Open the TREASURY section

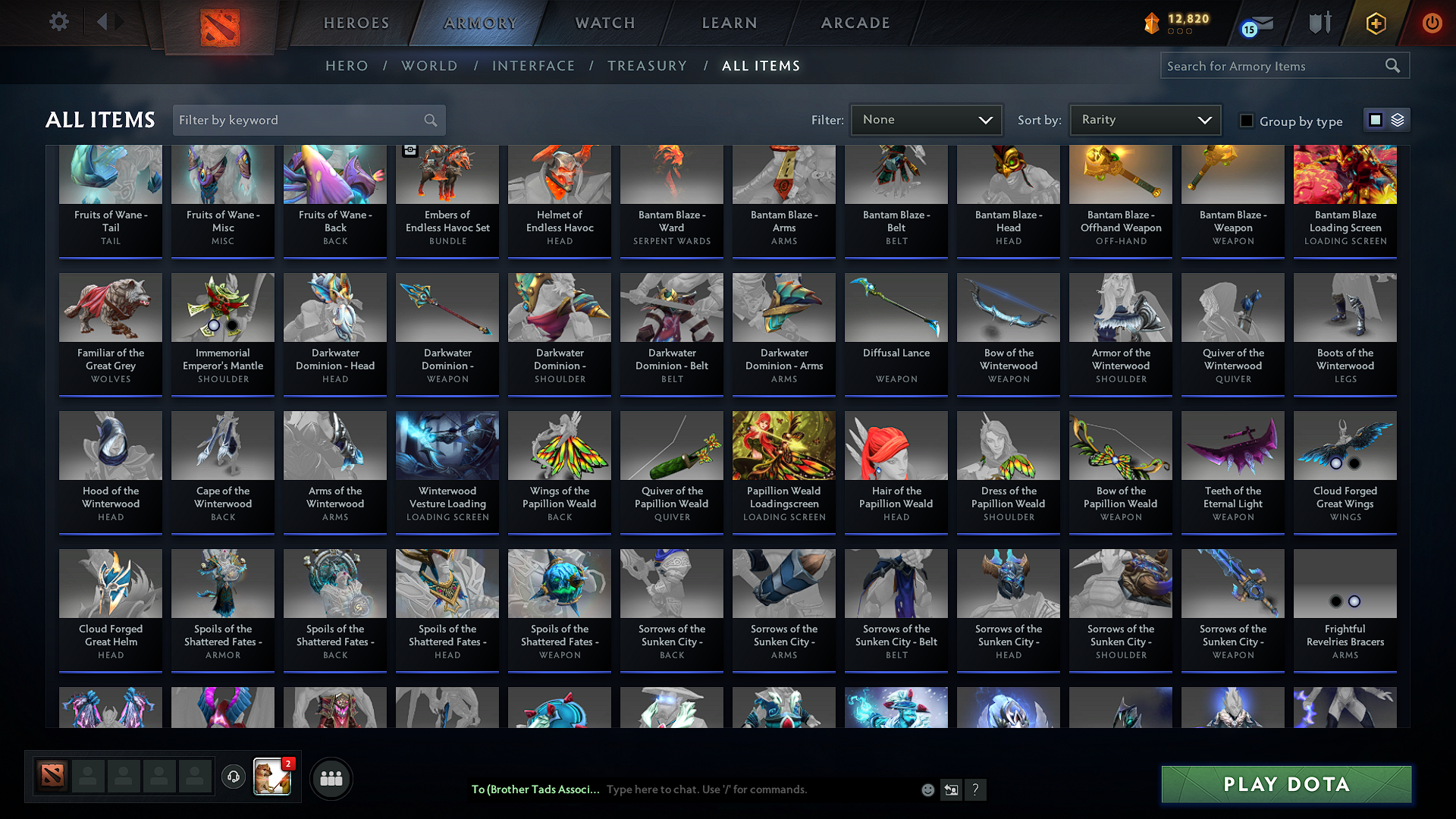[648, 66]
